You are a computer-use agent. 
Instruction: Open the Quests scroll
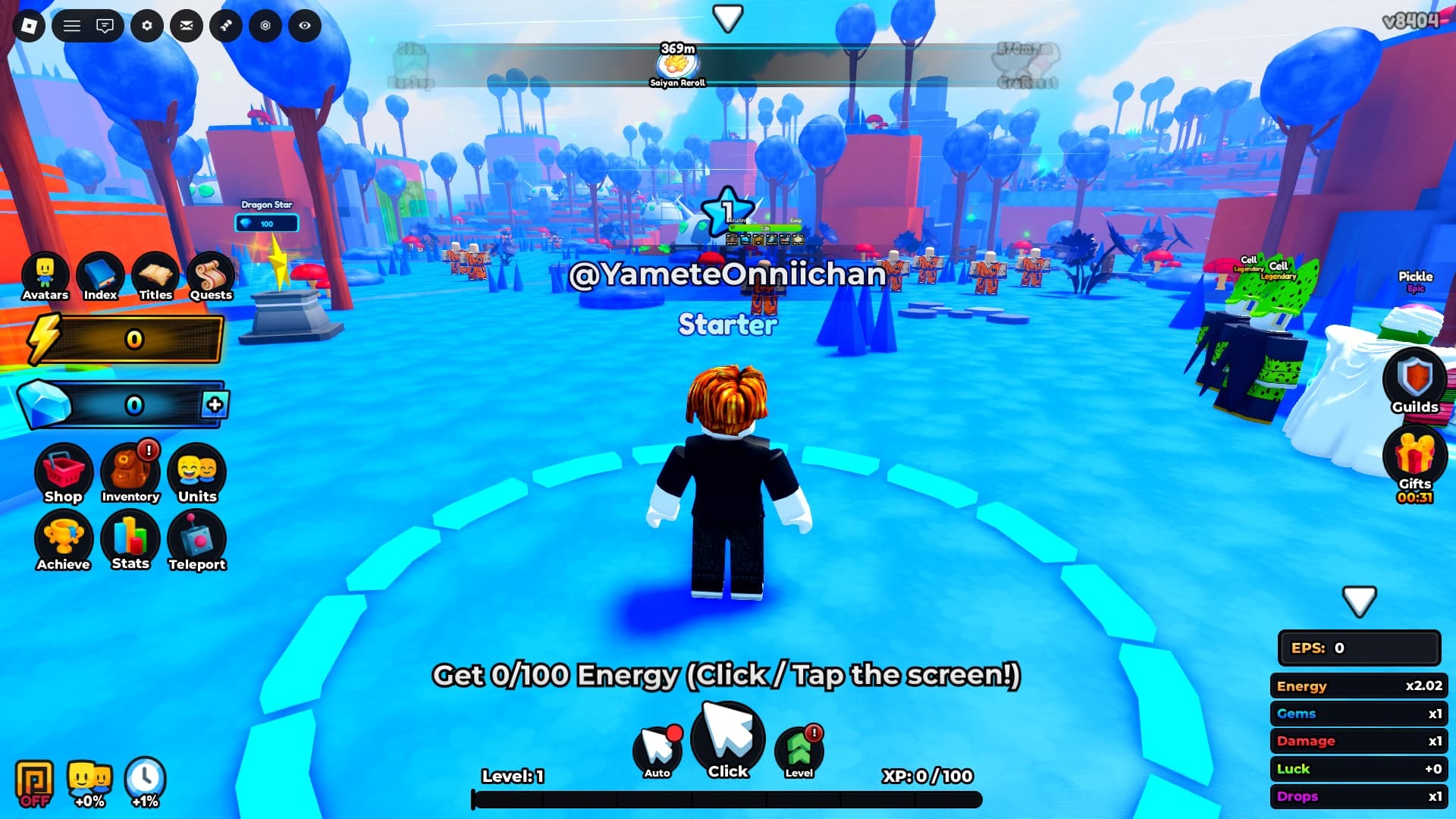click(211, 276)
